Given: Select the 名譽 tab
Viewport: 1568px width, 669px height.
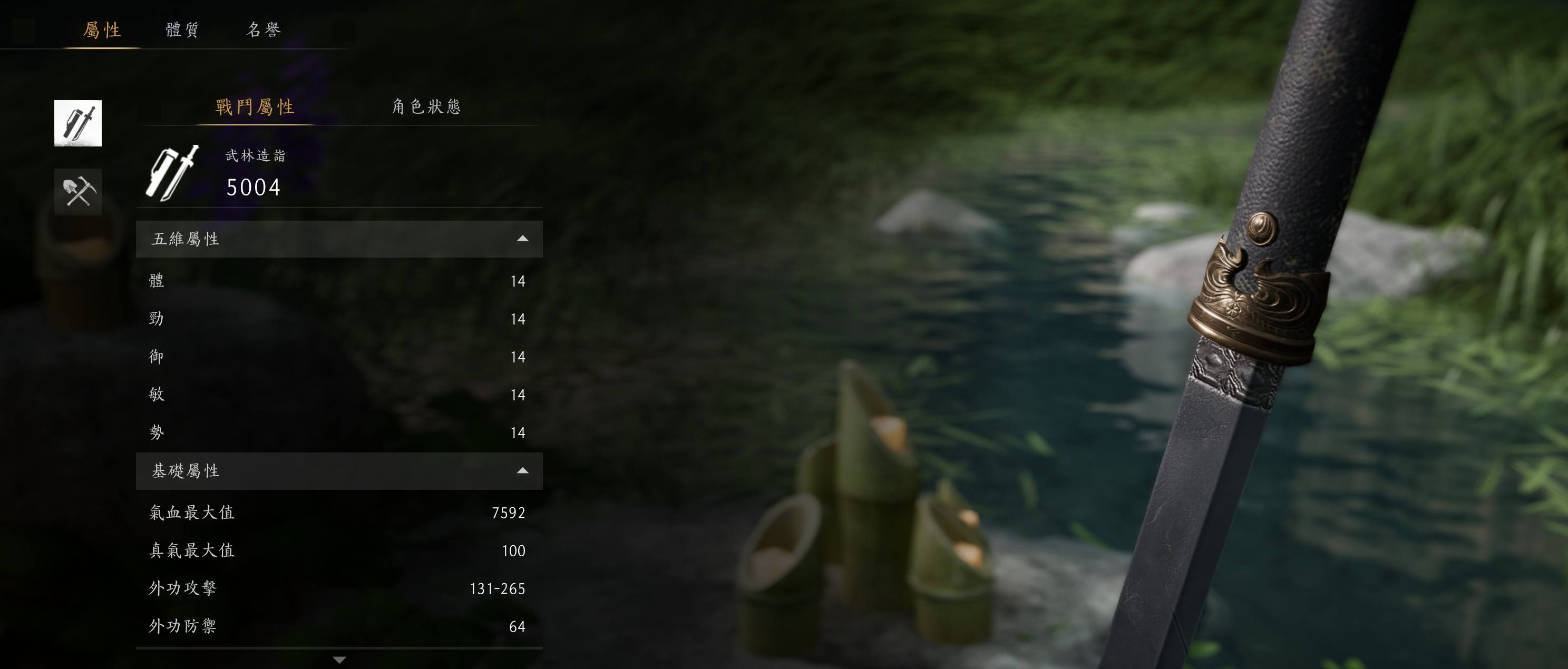Looking at the screenshot, I should click(264, 30).
